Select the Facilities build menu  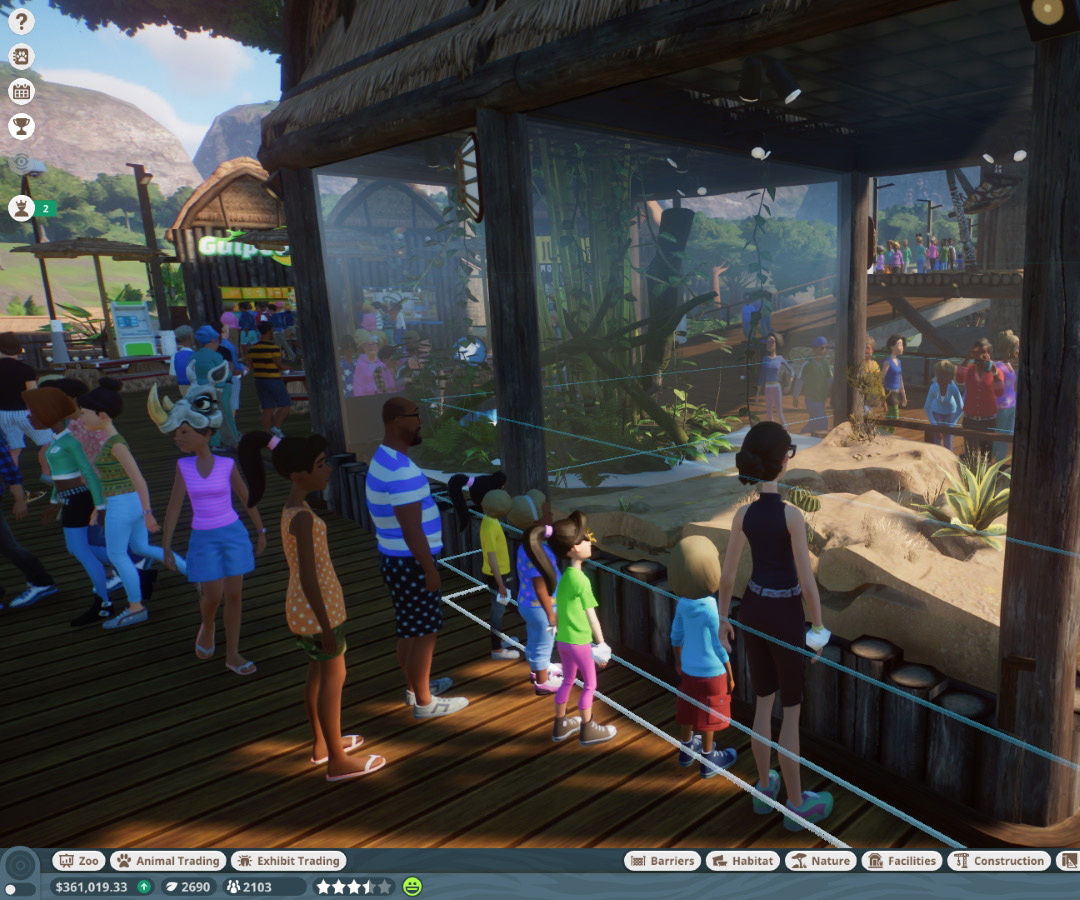click(x=901, y=861)
